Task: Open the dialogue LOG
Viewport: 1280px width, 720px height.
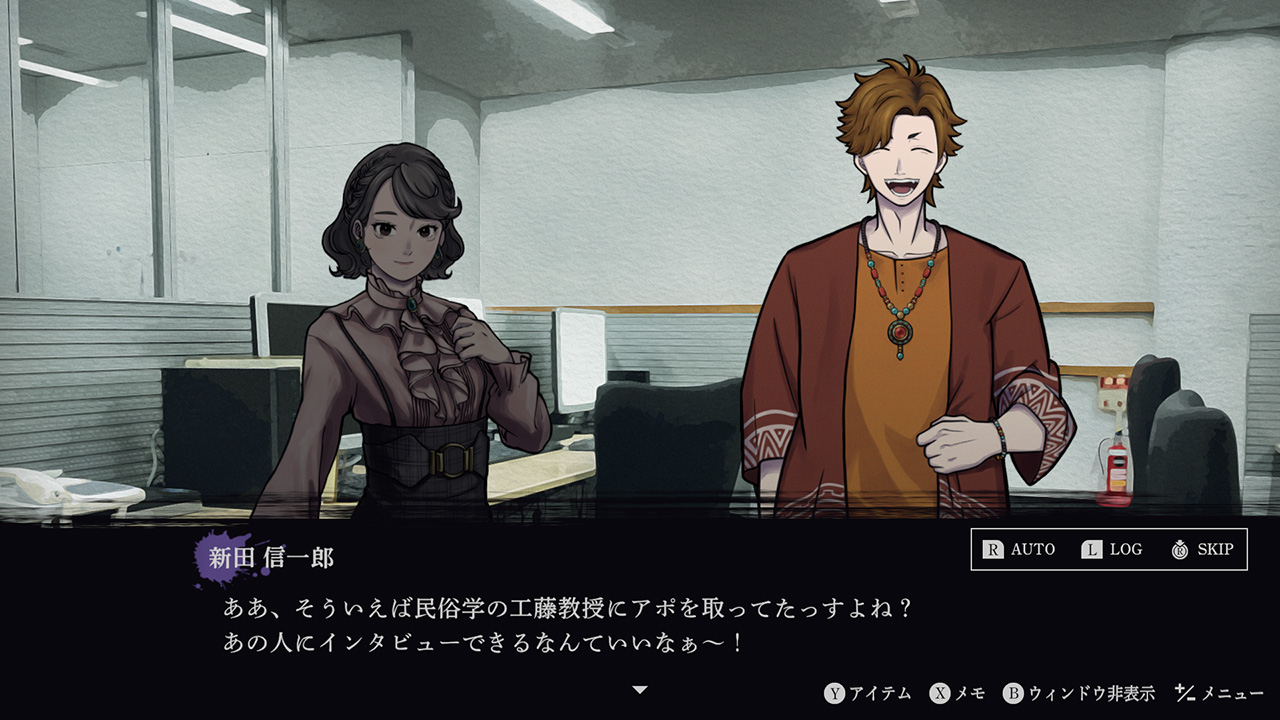Action: (x=1111, y=549)
